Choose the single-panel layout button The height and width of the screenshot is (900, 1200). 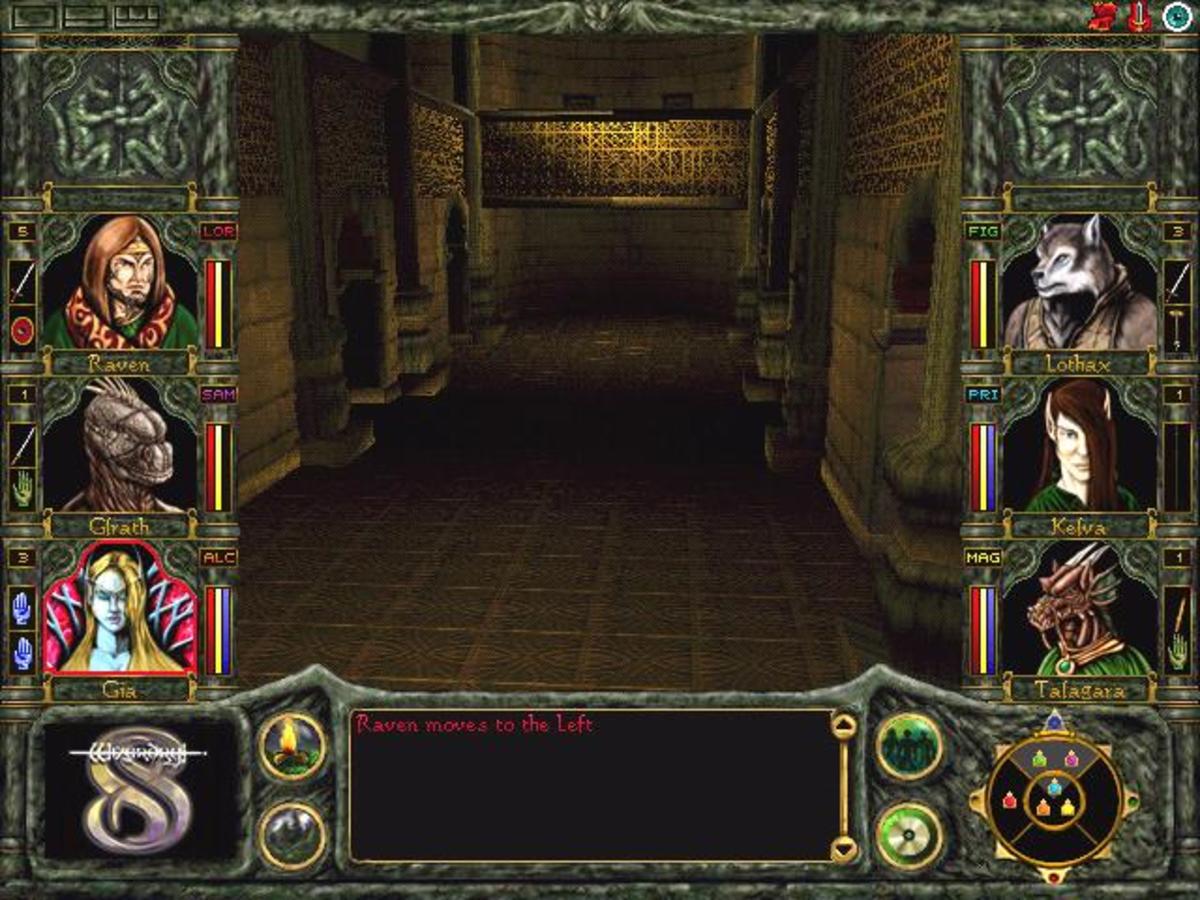click(x=36, y=15)
